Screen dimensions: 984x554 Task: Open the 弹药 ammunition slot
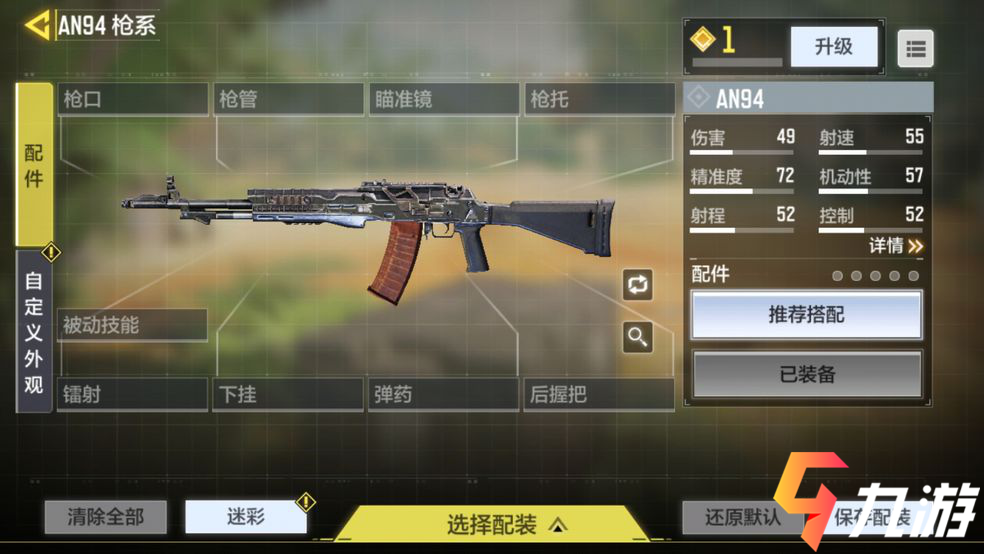[443, 394]
